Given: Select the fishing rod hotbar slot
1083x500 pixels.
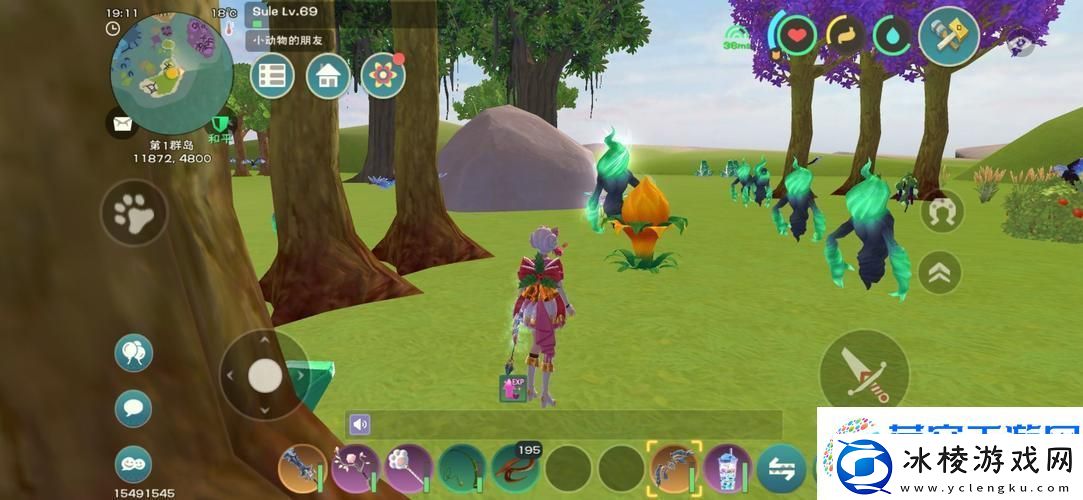Looking at the screenshot, I should 461,468.
